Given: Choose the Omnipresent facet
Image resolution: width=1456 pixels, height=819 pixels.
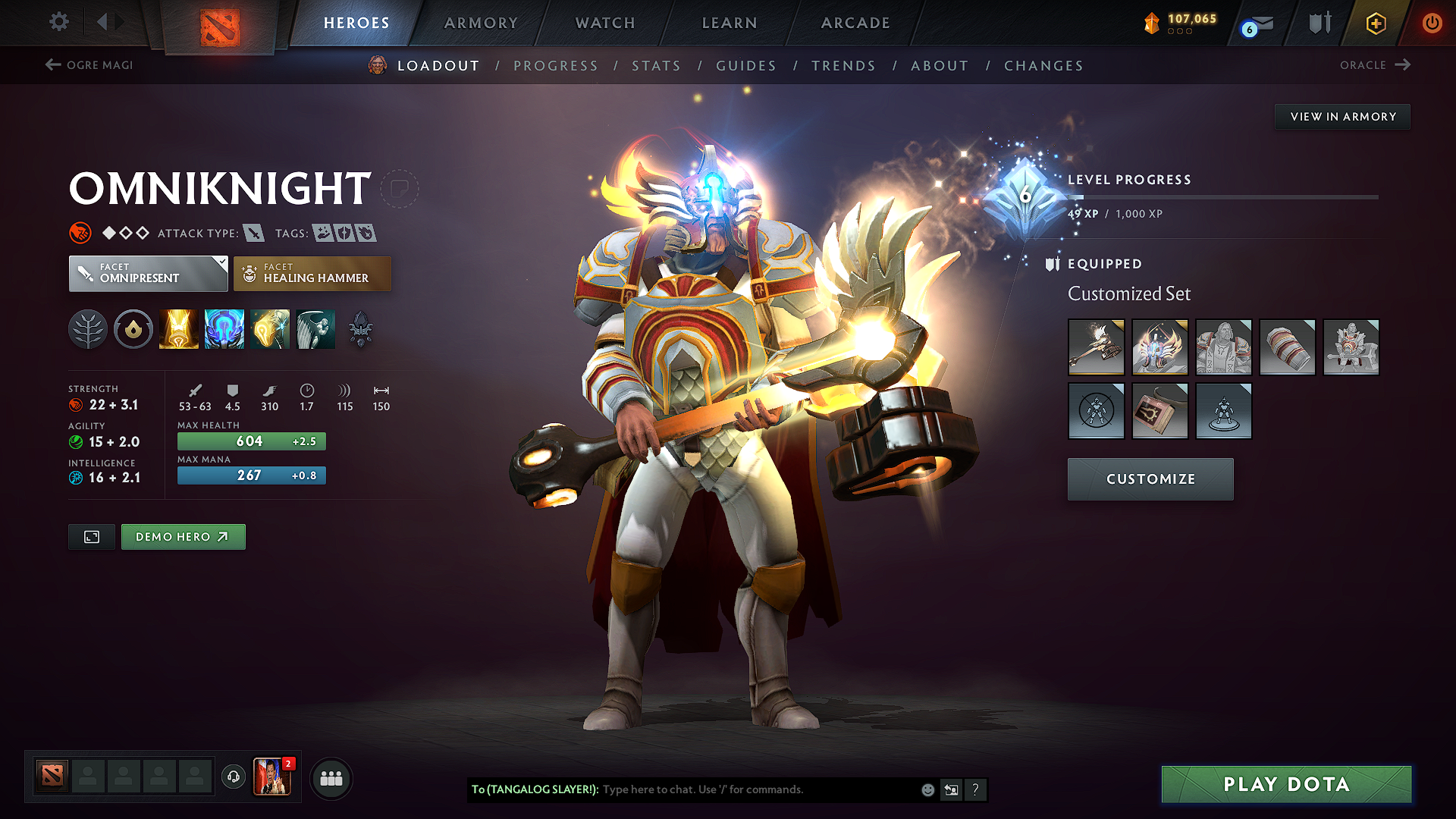Looking at the screenshot, I should 148,274.
